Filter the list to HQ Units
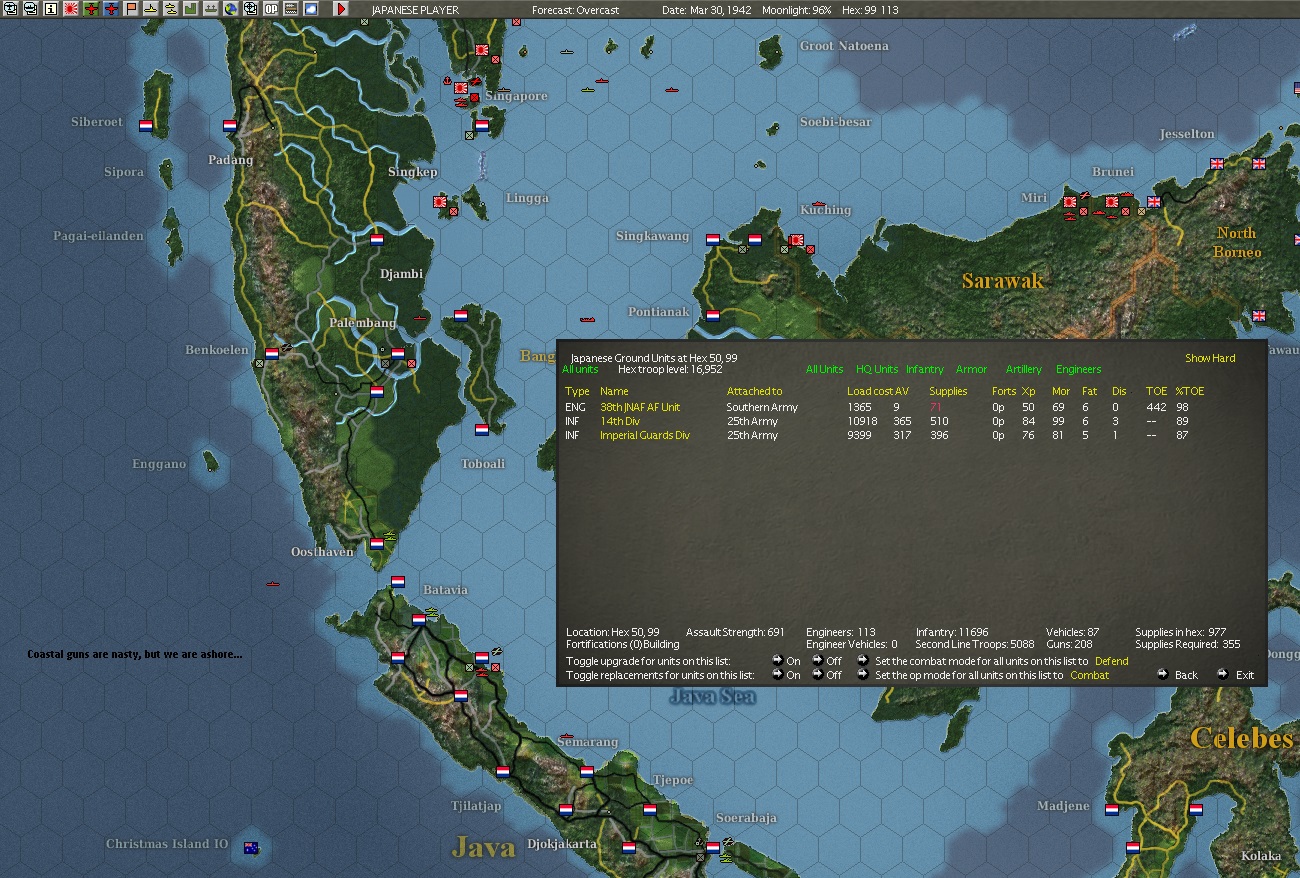 pos(877,370)
